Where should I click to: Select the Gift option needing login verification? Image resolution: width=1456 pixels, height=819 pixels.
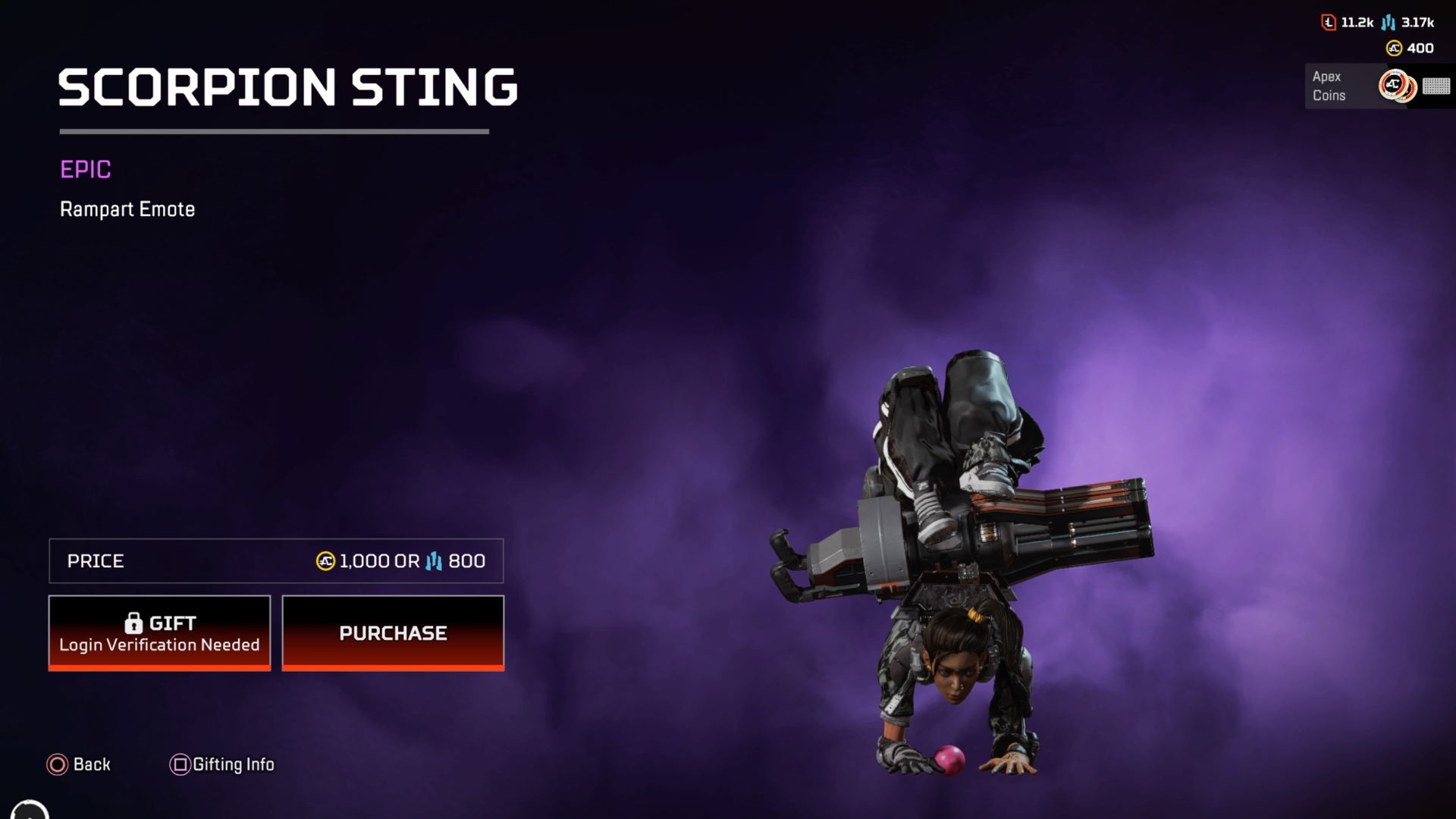pos(159,632)
